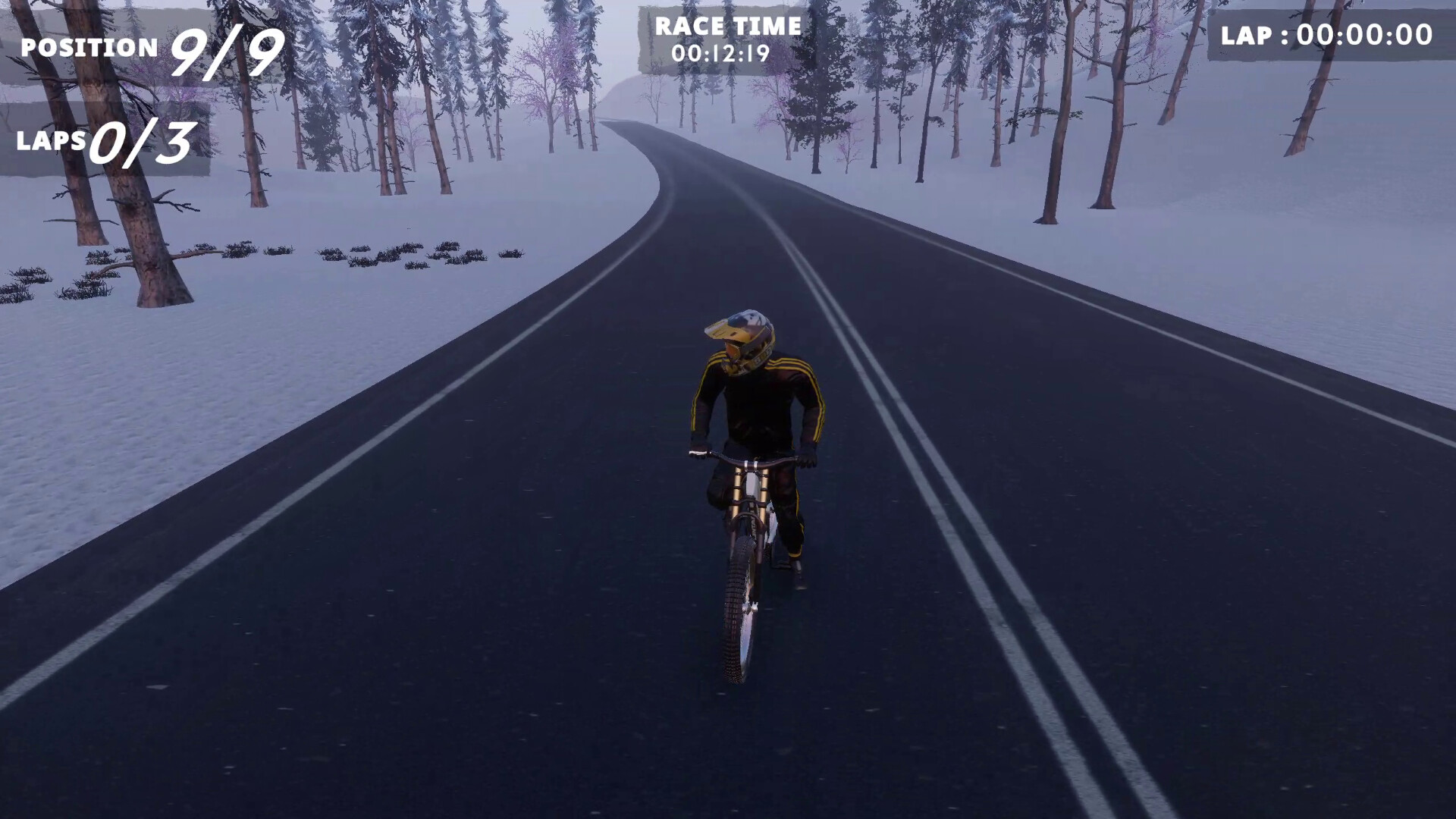This screenshot has width=1456, height=819.
Task: Click the RACE TIME header
Action: 726,27
